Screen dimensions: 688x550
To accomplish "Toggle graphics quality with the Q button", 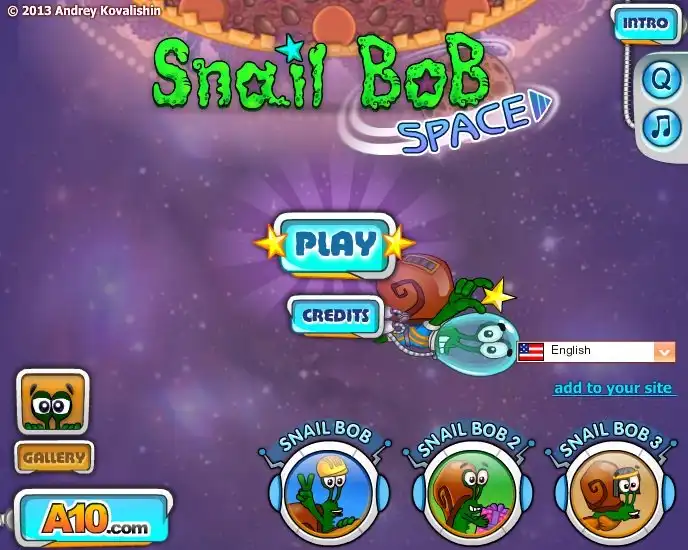I will (660, 80).
